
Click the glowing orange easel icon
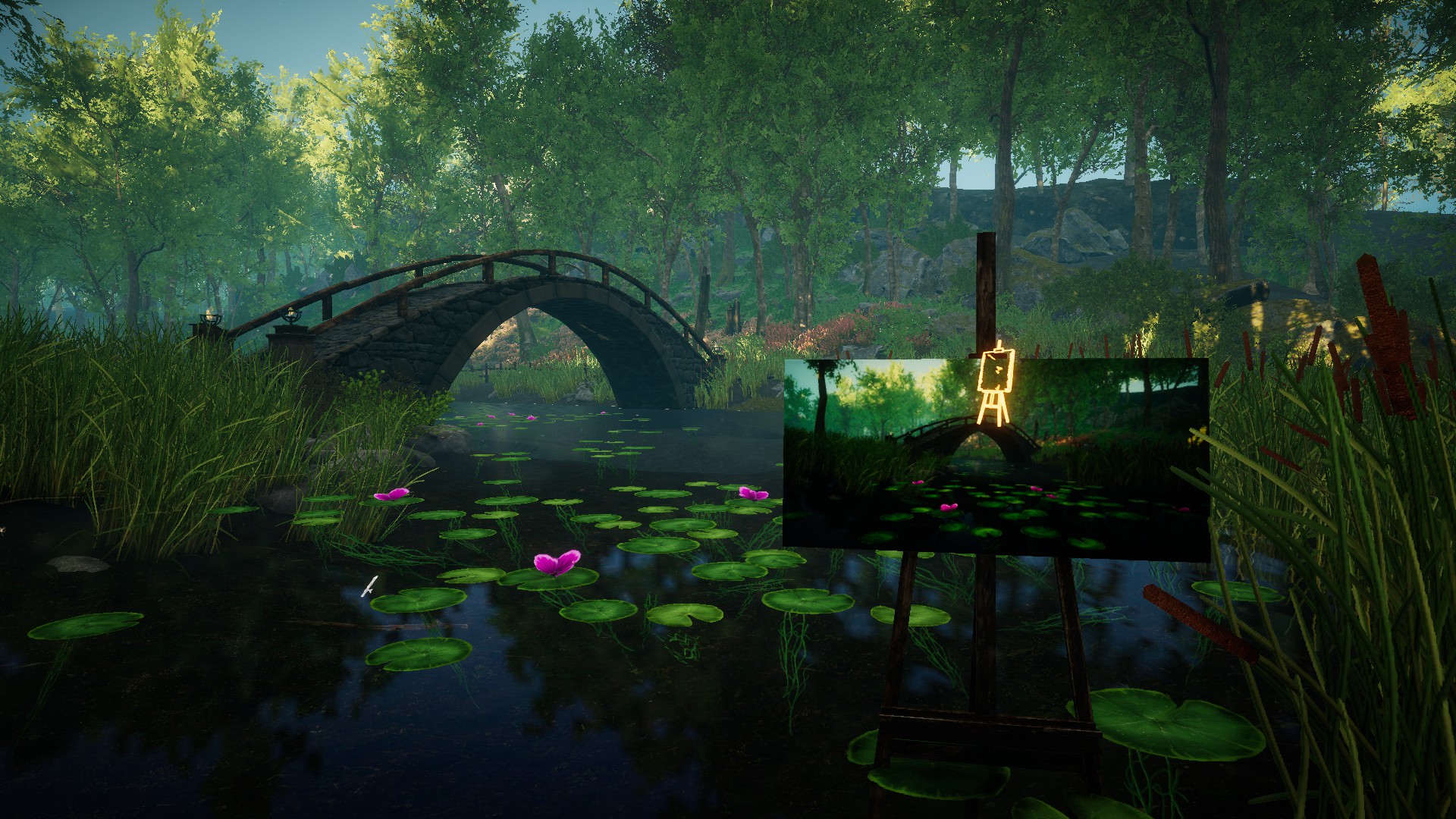[995, 382]
